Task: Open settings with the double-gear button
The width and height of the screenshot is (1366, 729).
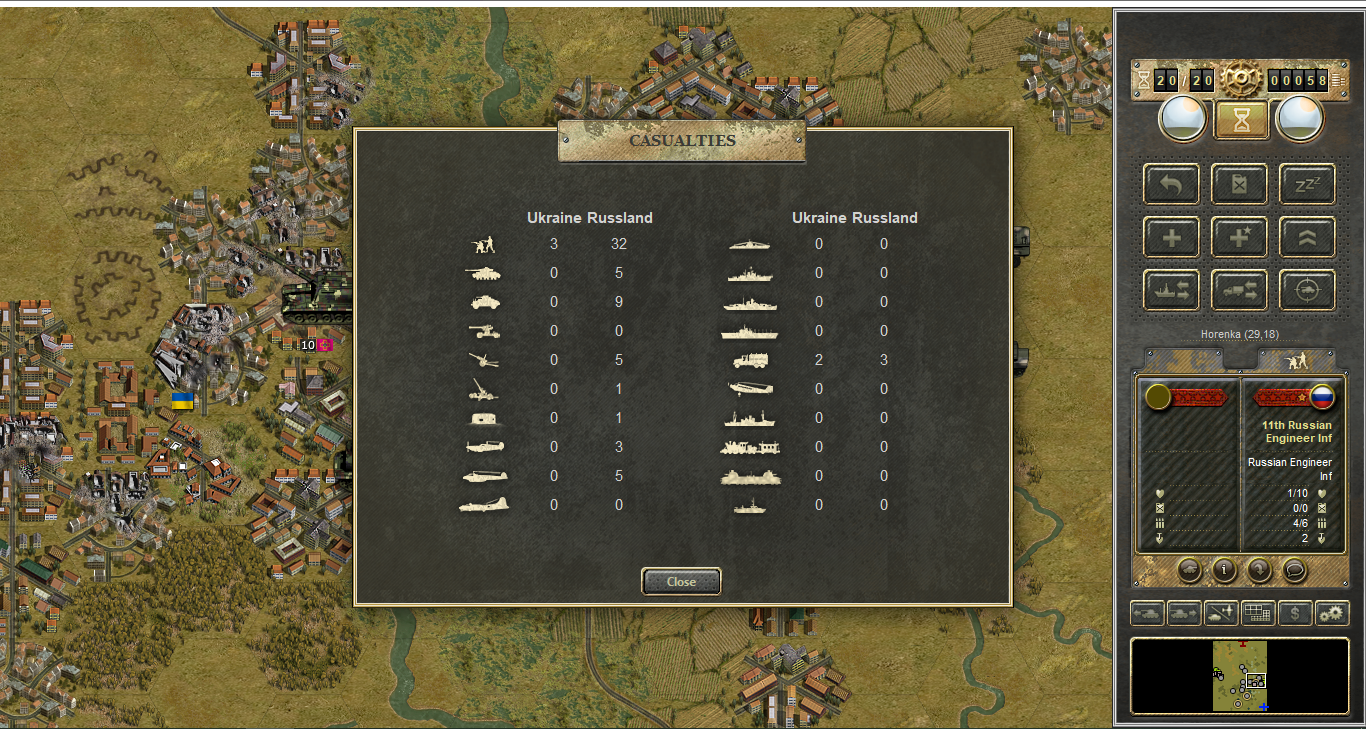Action: (x=1332, y=613)
